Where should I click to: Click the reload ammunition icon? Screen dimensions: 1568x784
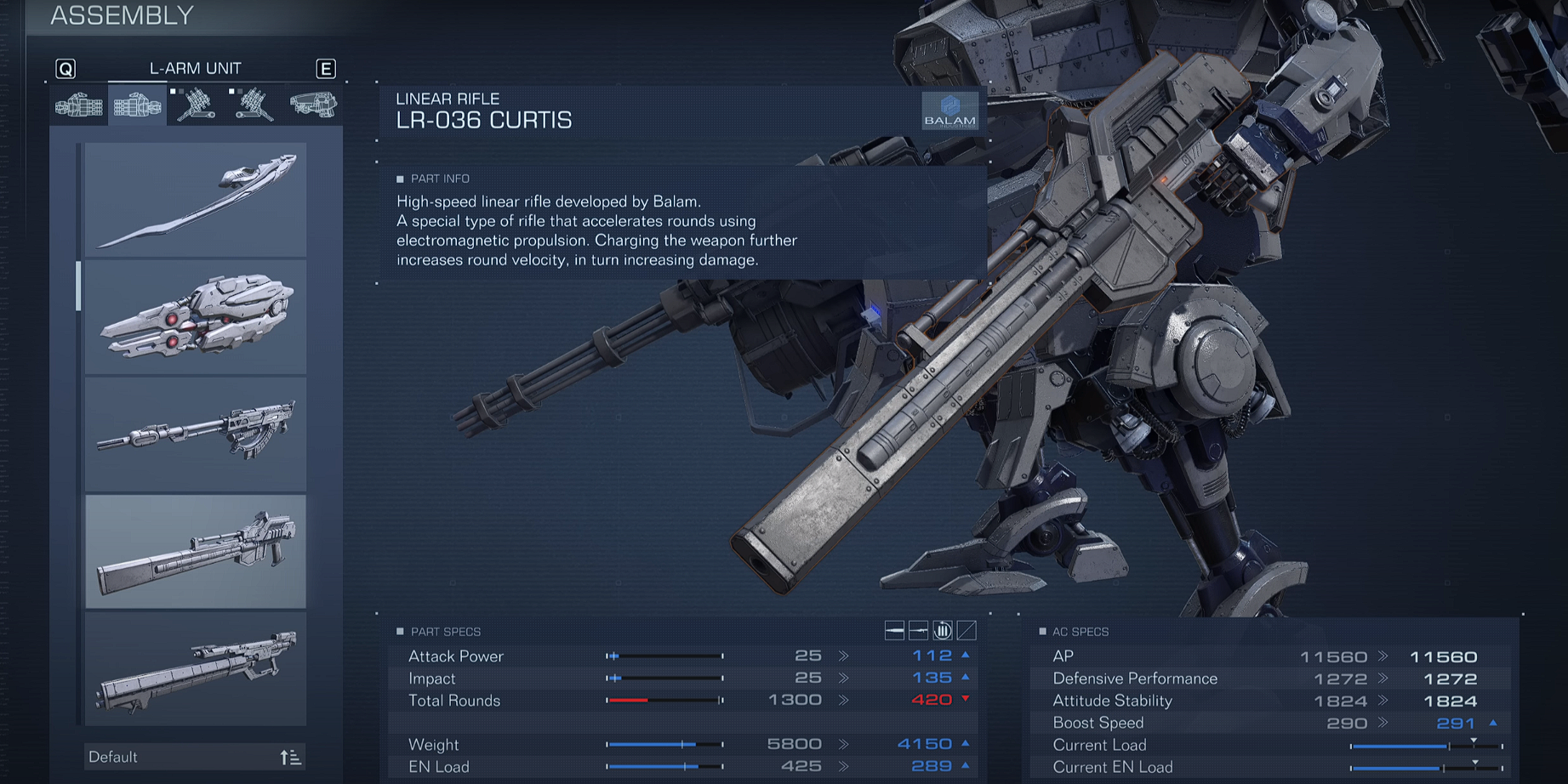(942, 631)
